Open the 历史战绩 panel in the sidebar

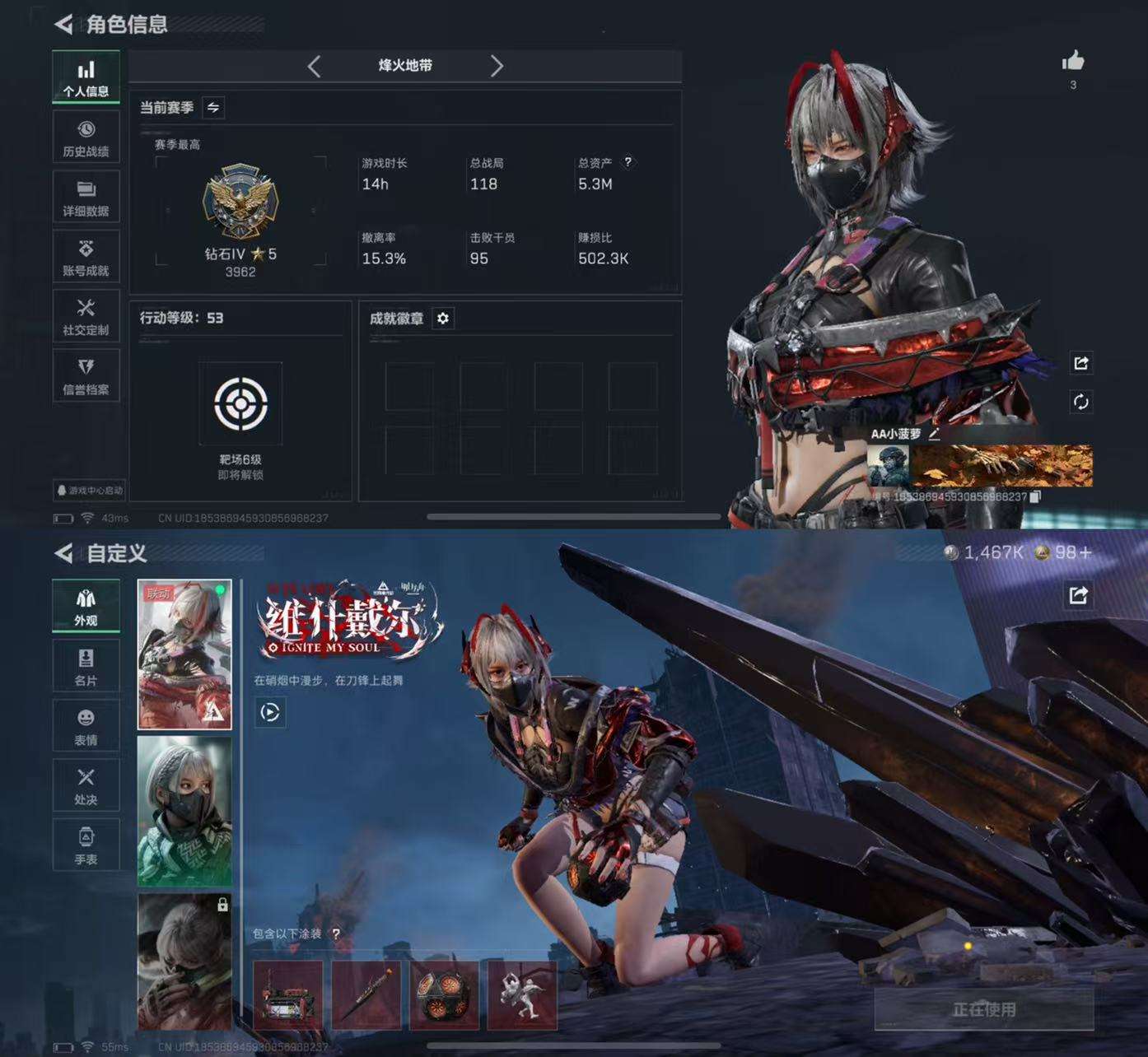pos(86,136)
